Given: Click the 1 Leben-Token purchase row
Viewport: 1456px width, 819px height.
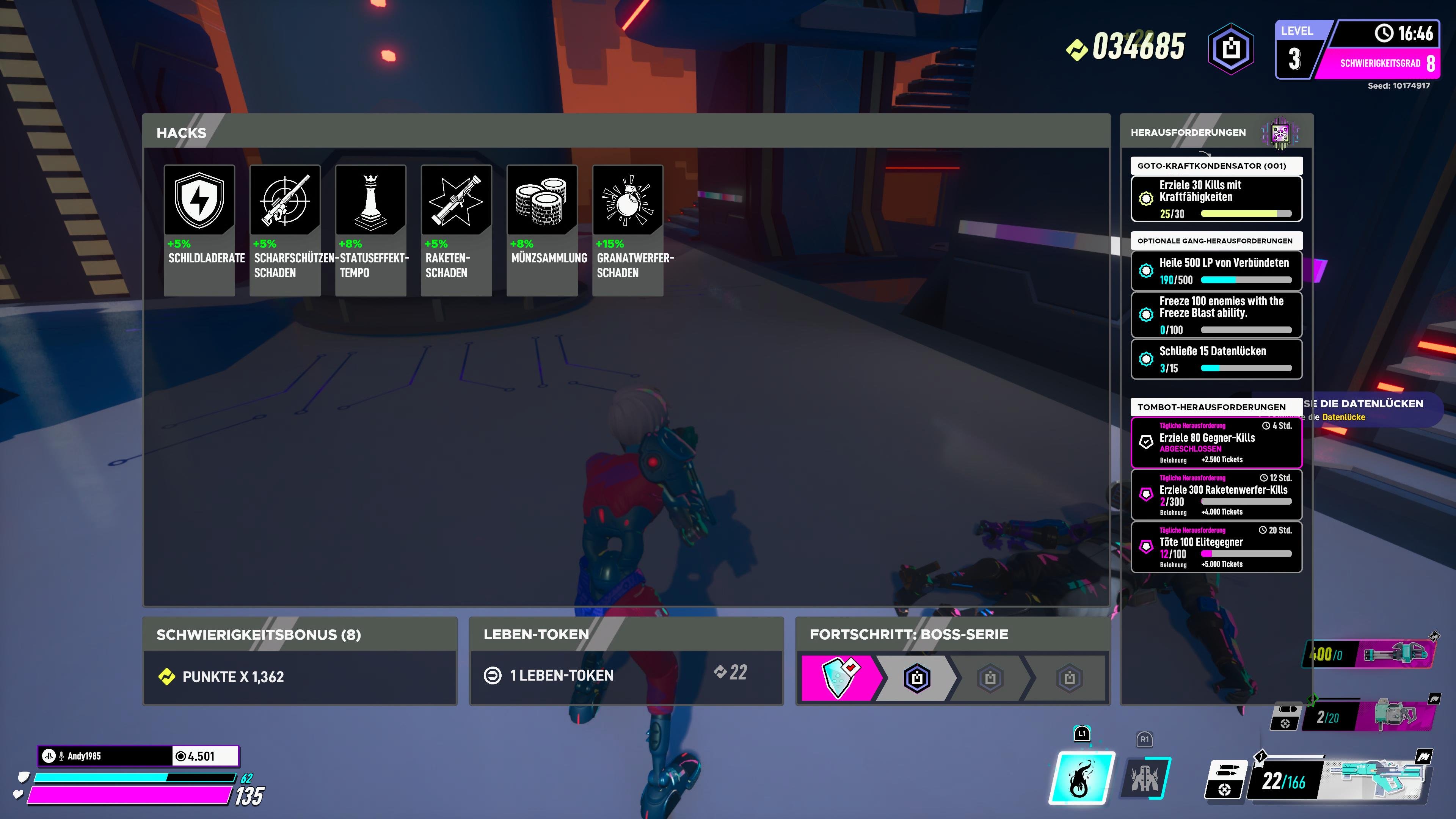Looking at the screenshot, I should (626, 676).
